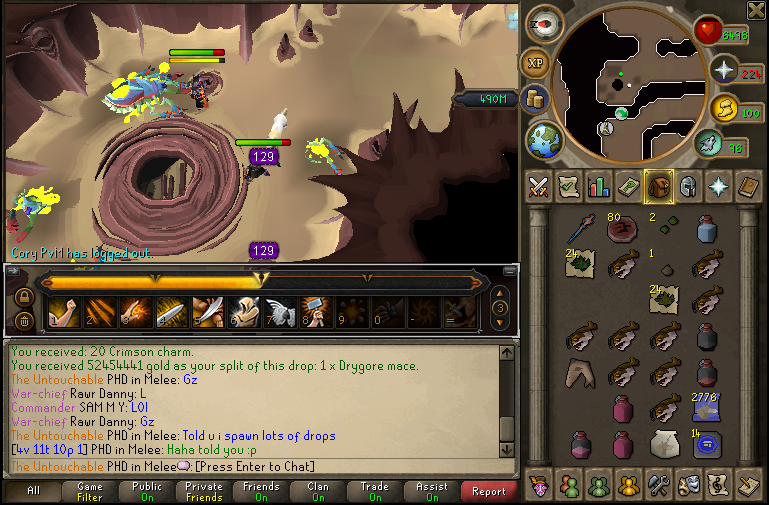769x505 pixels.
Task: Click the wolf summoning orb
Action: click(x=709, y=145)
